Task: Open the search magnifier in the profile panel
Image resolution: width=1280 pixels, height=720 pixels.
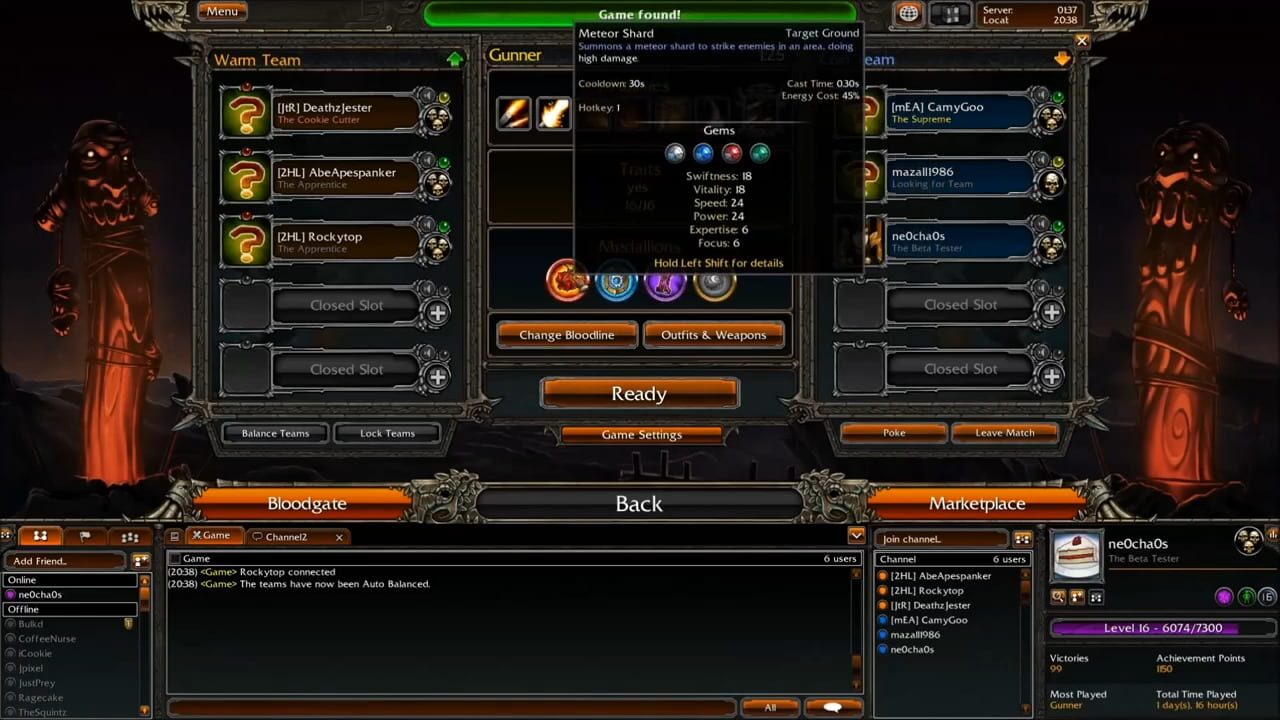Action: coord(1058,596)
